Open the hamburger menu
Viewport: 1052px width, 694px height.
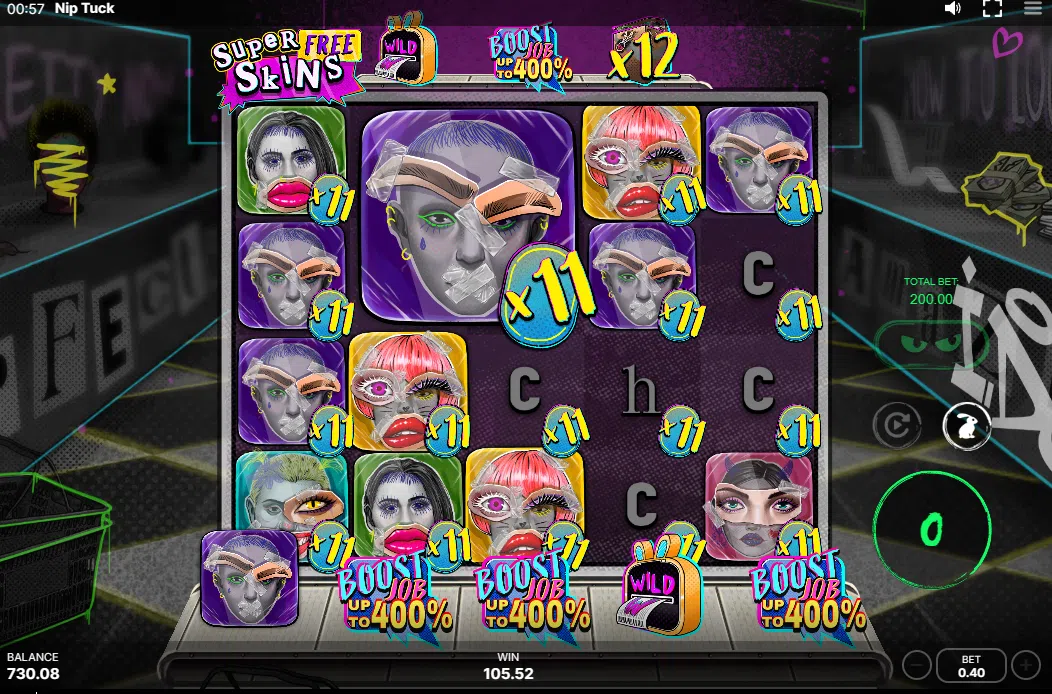click(1033, 9)
